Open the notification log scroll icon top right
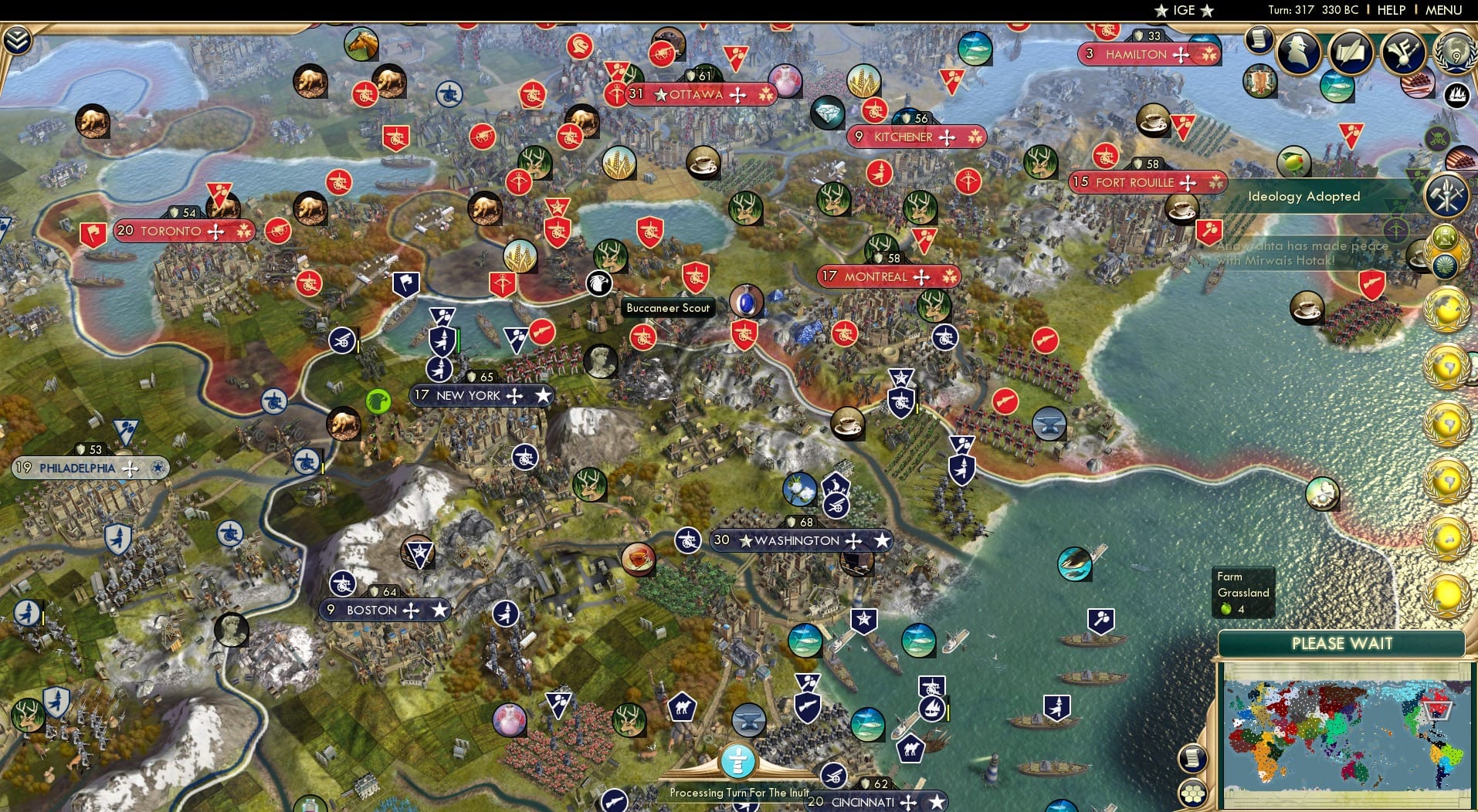 (1259, 41)
